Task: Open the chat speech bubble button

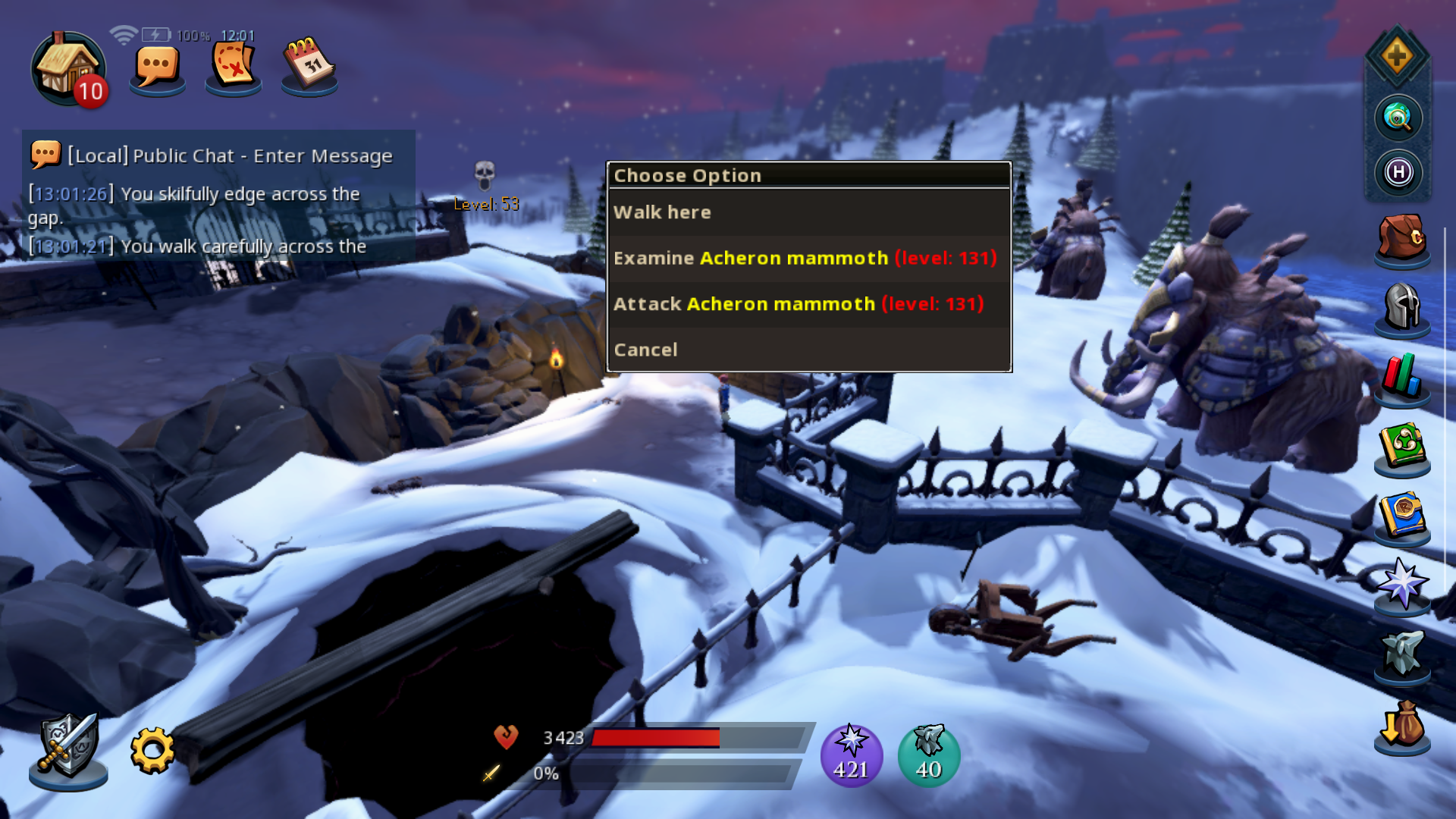Action: (x=157, y=68)
